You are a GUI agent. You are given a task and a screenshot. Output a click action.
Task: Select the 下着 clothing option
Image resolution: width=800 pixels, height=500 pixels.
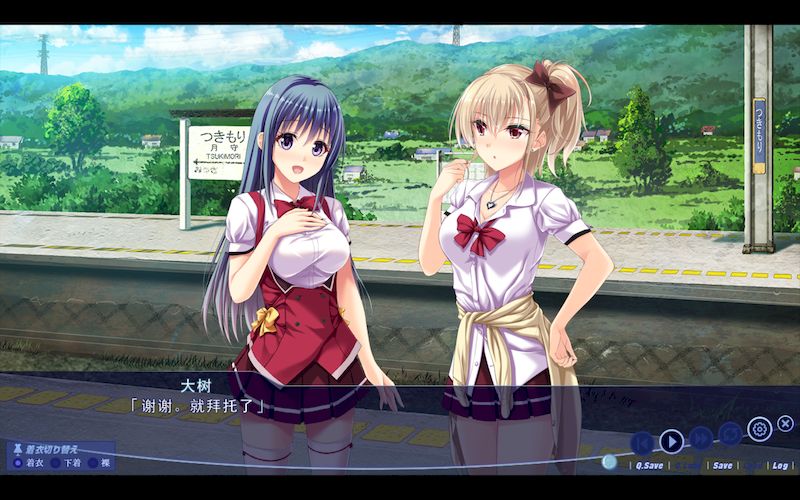tap(56, 462)
